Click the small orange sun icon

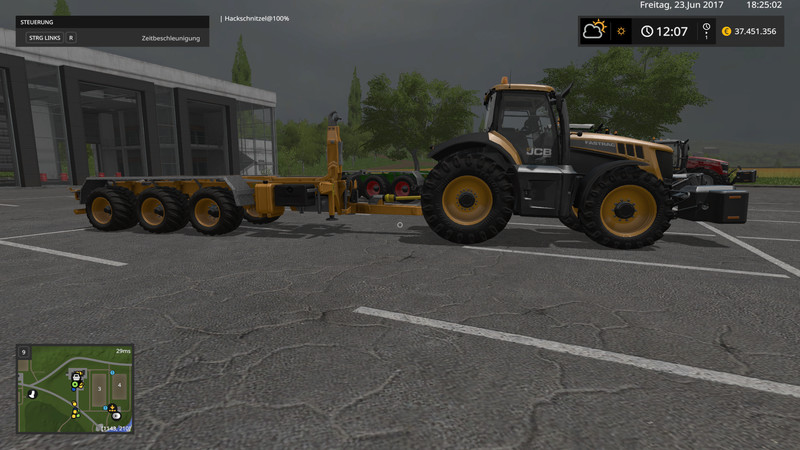coord(621,31)
